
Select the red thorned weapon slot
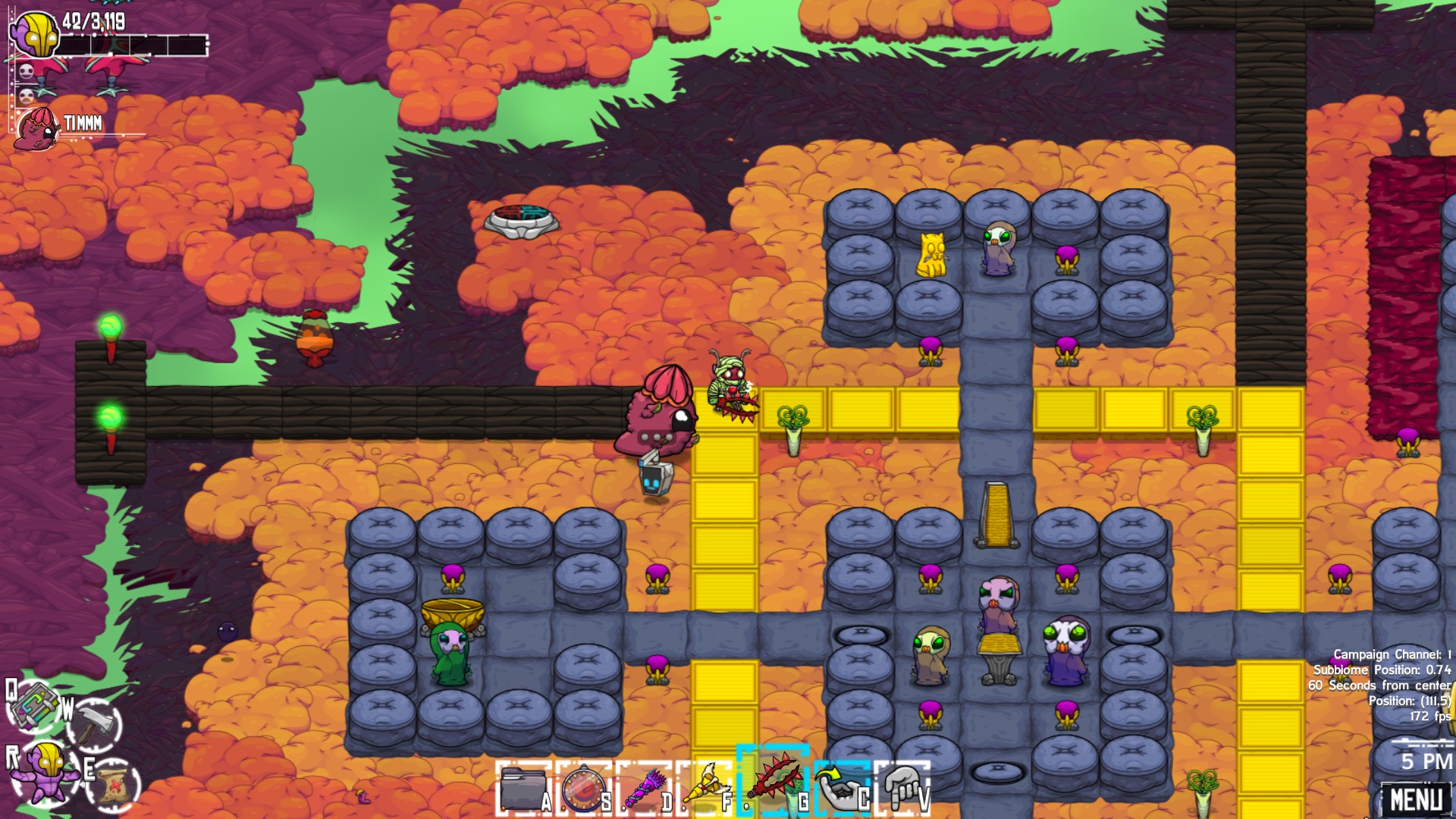click(x=772, y=783)
